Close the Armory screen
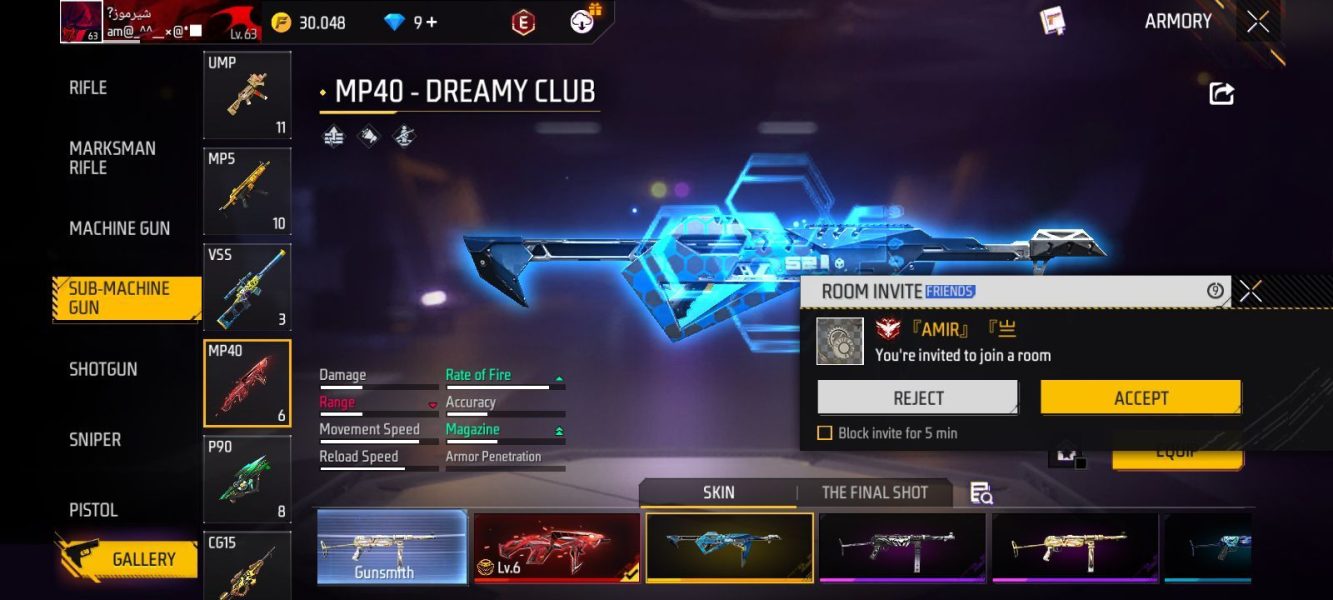The height and width of the screenshot is (600, 1333). coord(1258,22)
